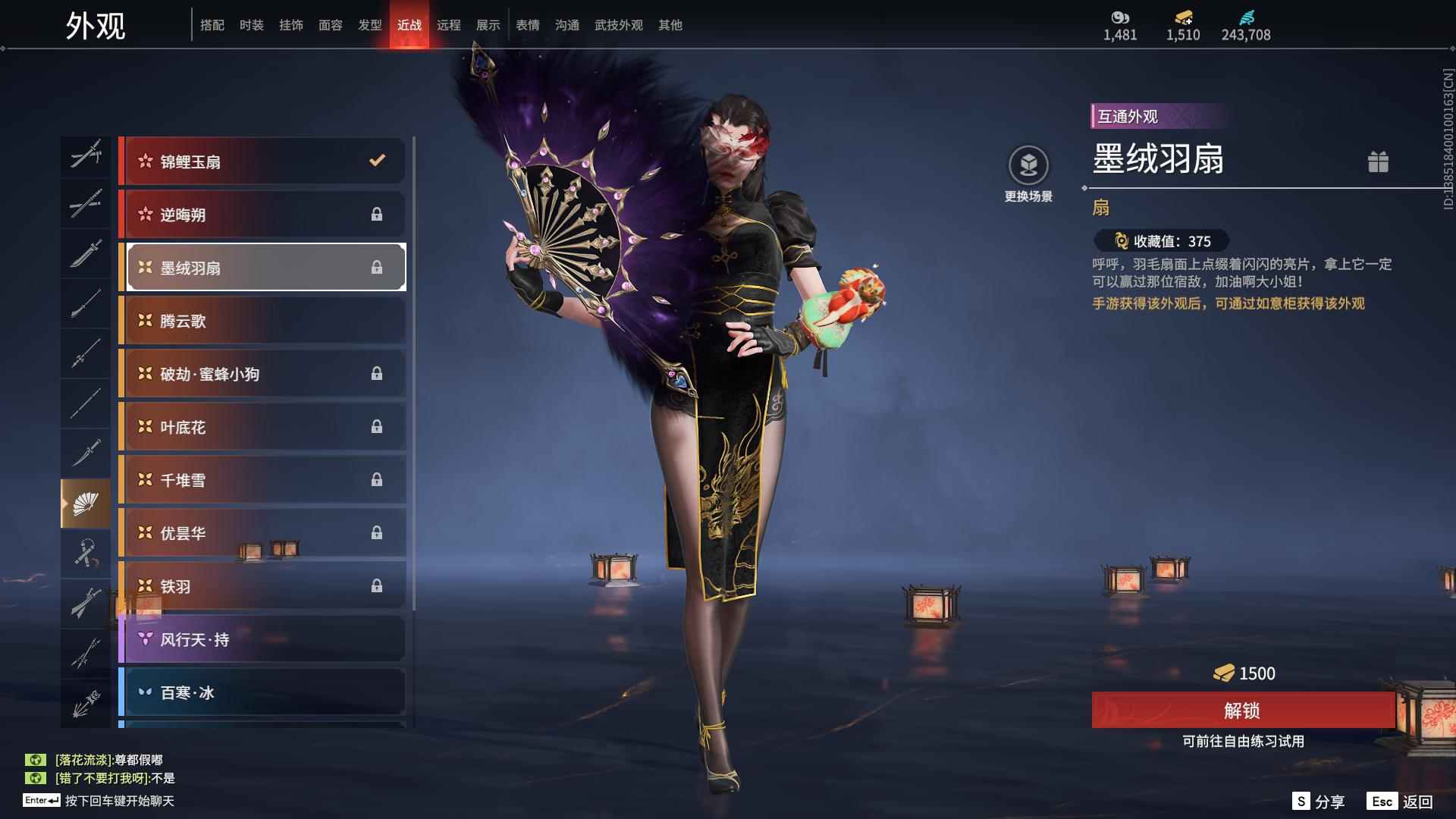Choose the 千堆雪 skin row

(262, 479)
